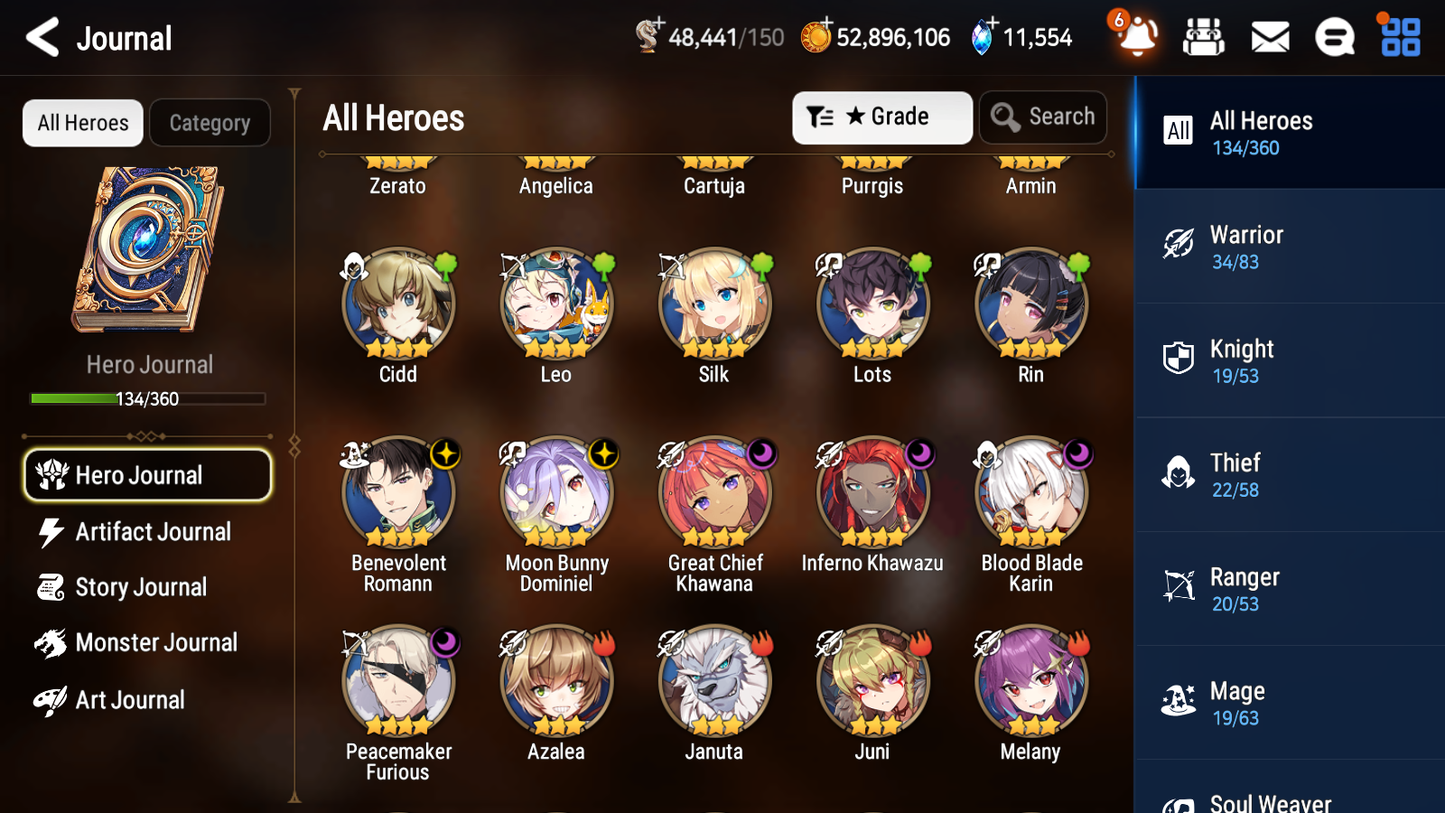Open the mail inbox icon

pyautogui.click(x=1270, y=36)
